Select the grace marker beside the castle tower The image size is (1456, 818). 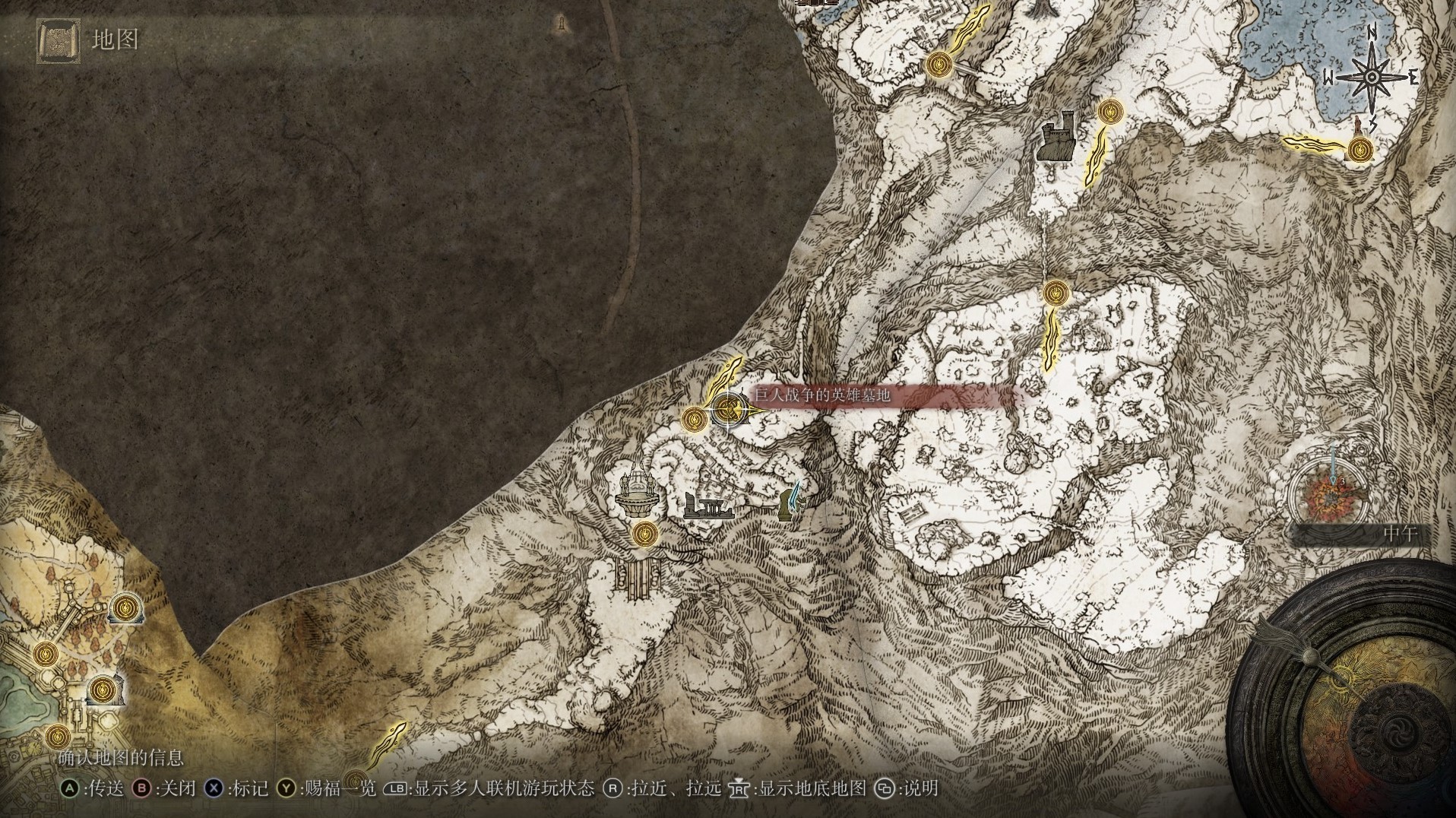1110,112
